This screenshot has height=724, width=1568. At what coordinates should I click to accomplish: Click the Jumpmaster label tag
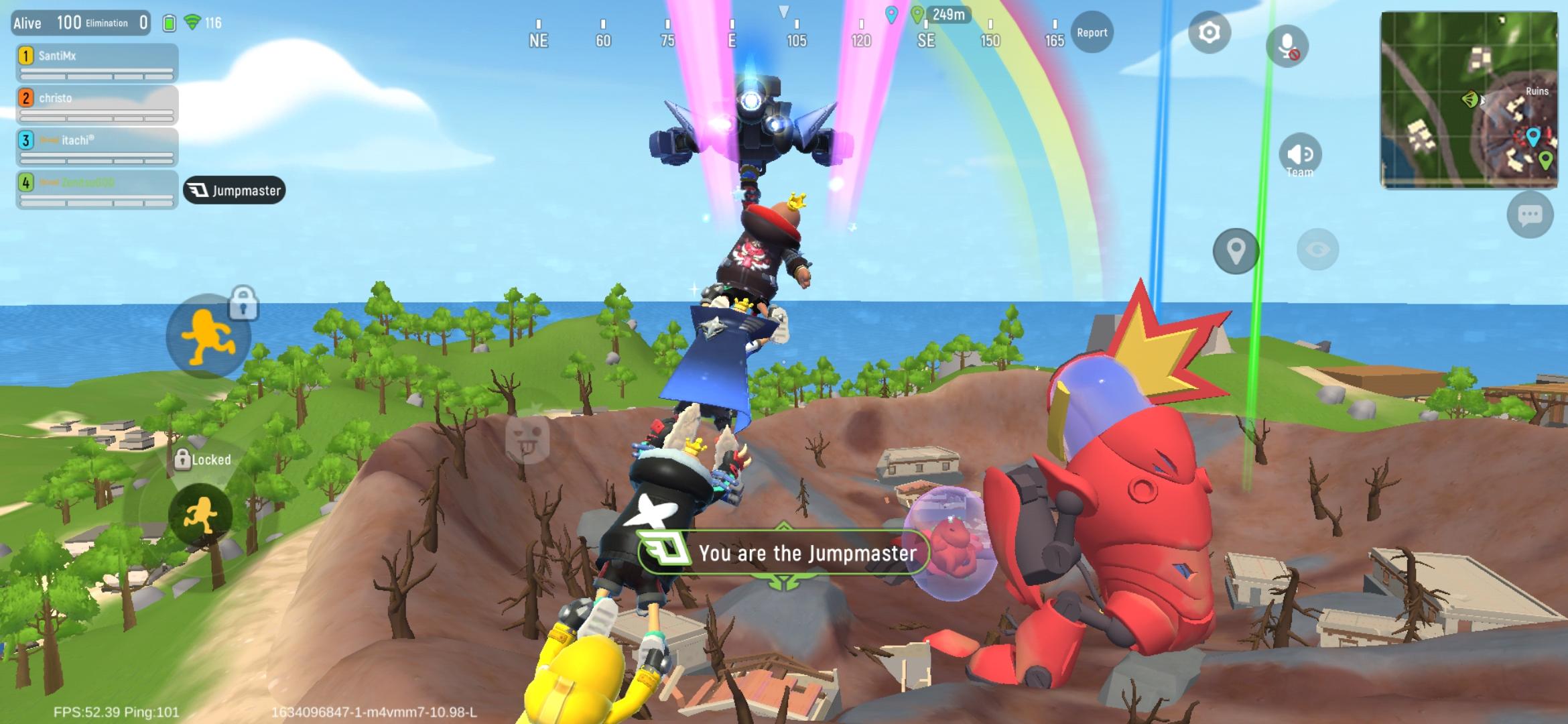click(x=235, y=190)
